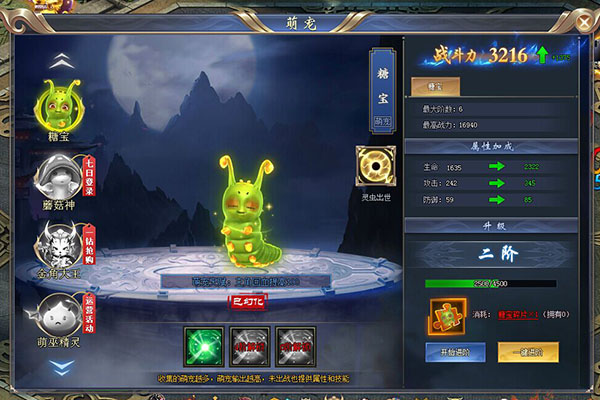Select the 糖宝 pet in the list
This screenshot has width=600, height=400.
(59, 106)
